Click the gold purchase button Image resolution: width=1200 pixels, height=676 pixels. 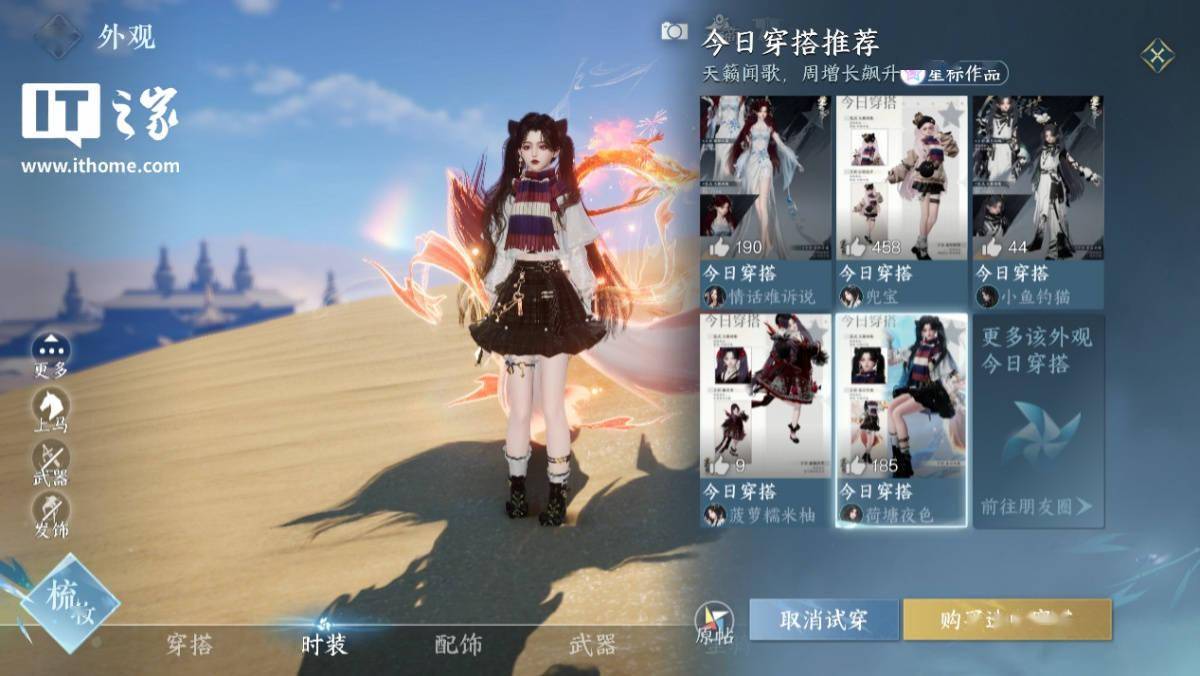(x=1007, y=620)
